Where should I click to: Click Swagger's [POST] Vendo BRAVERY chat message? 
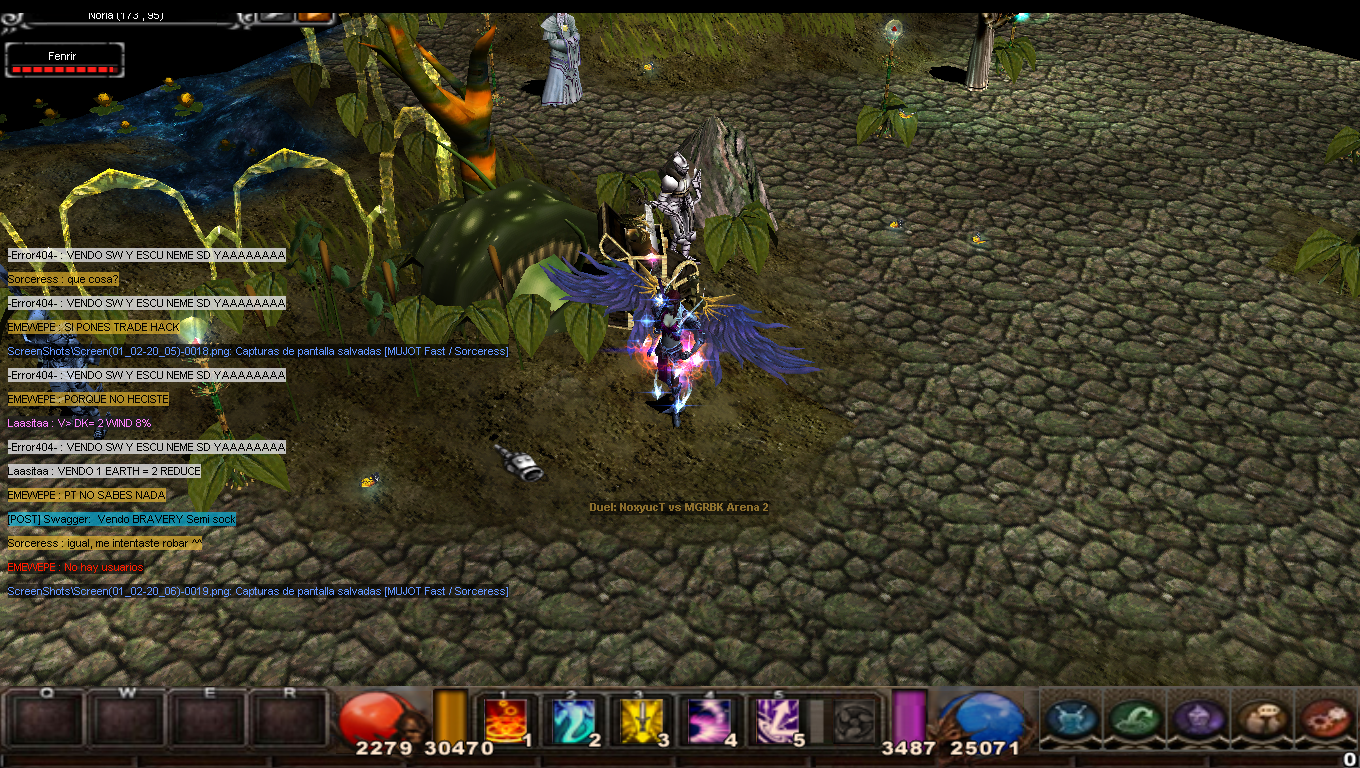(122, 519)
